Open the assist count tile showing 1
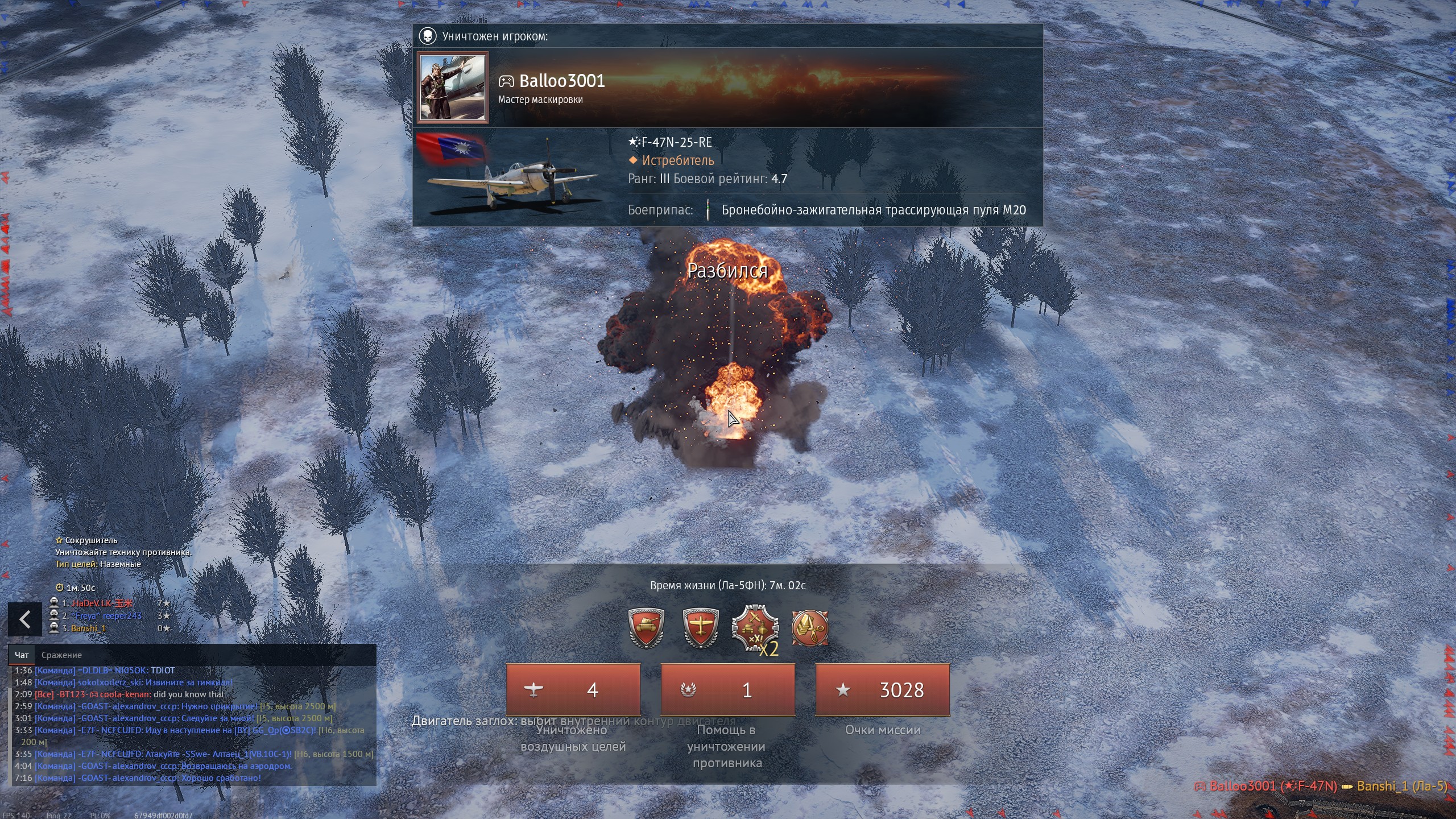 tap(727, 690)
